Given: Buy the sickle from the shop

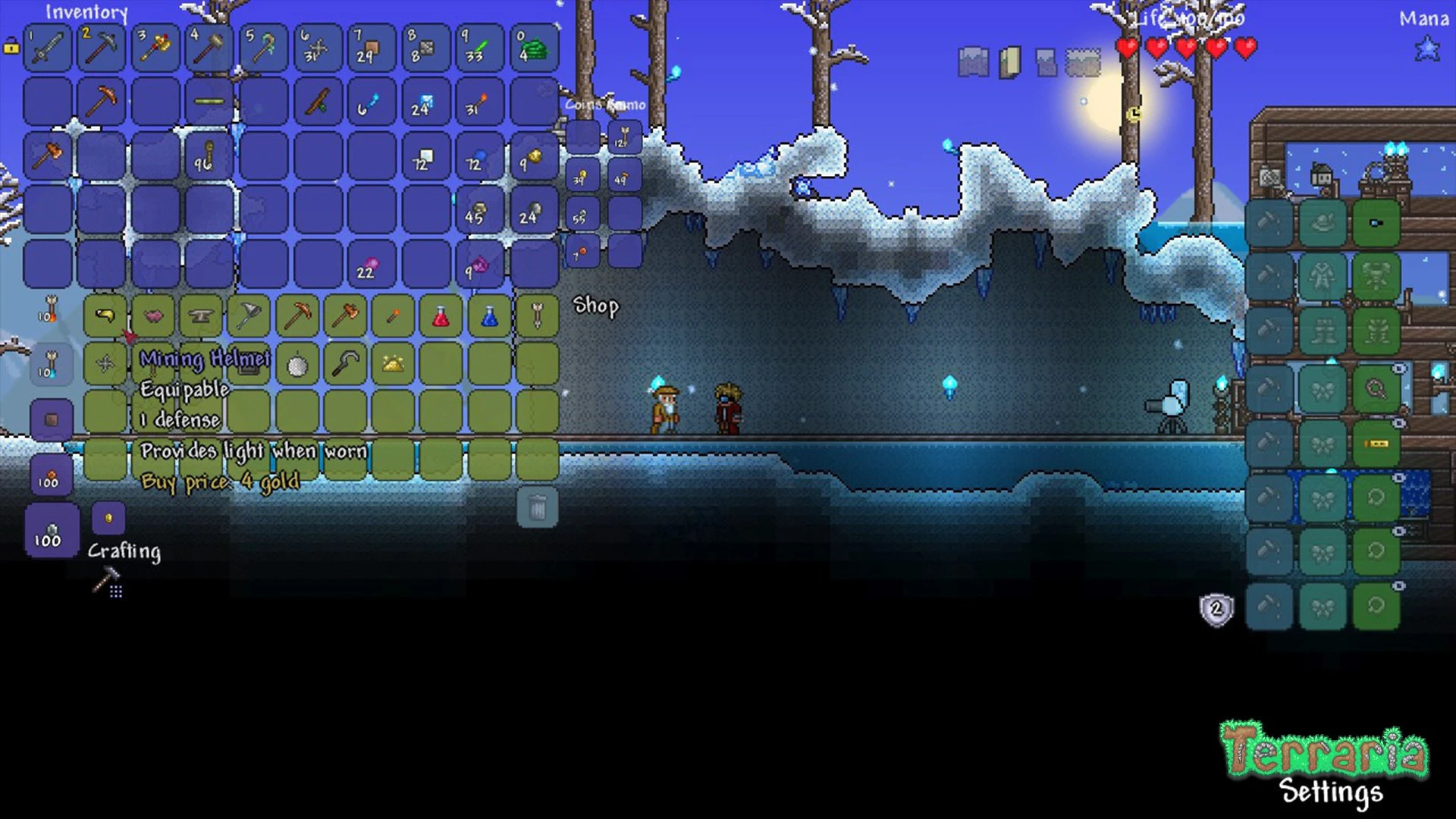Looking at the screenshot, I should tap(345, 364).
